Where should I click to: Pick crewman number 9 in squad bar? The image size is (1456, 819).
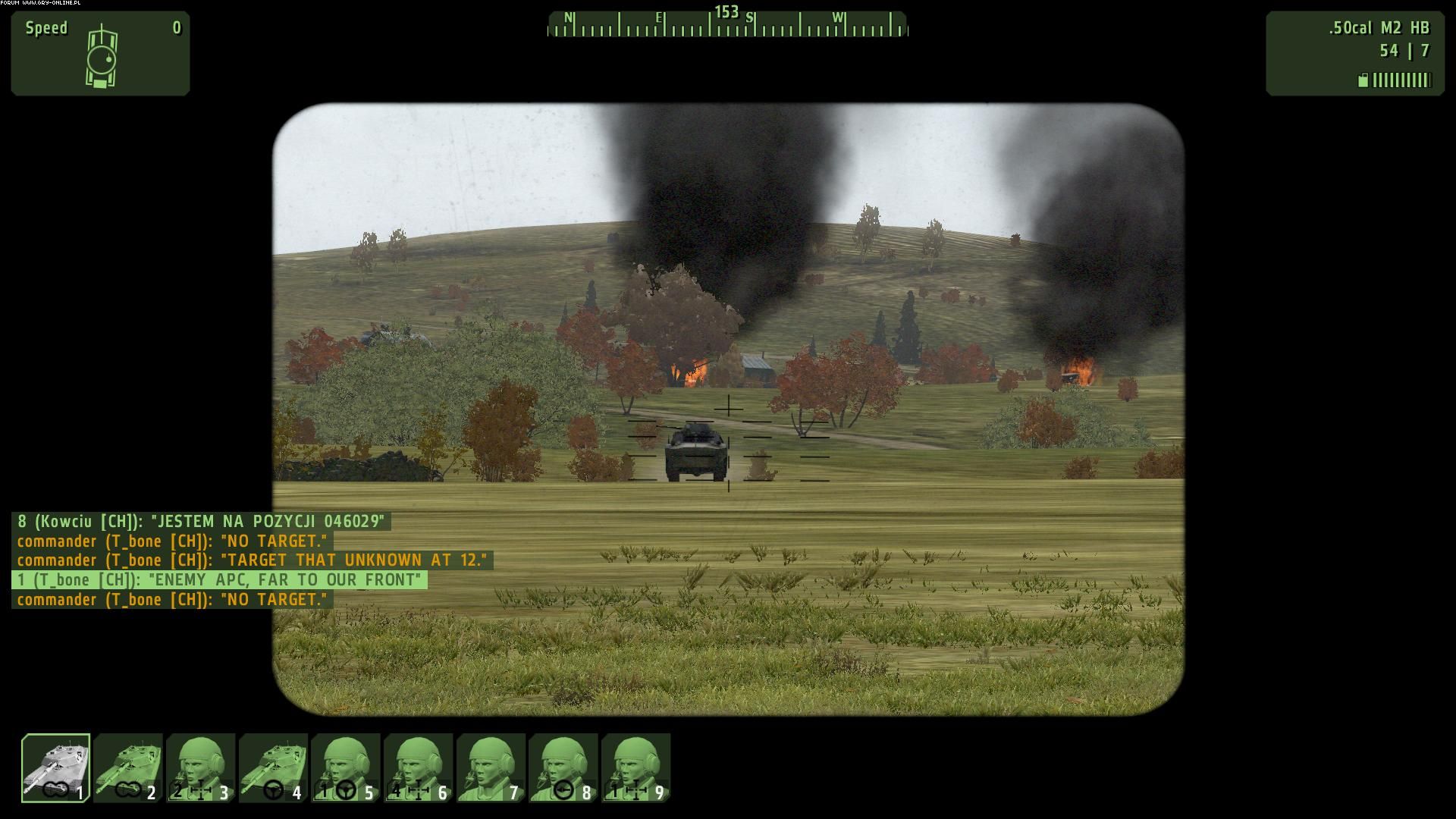[x=635, y=767]
